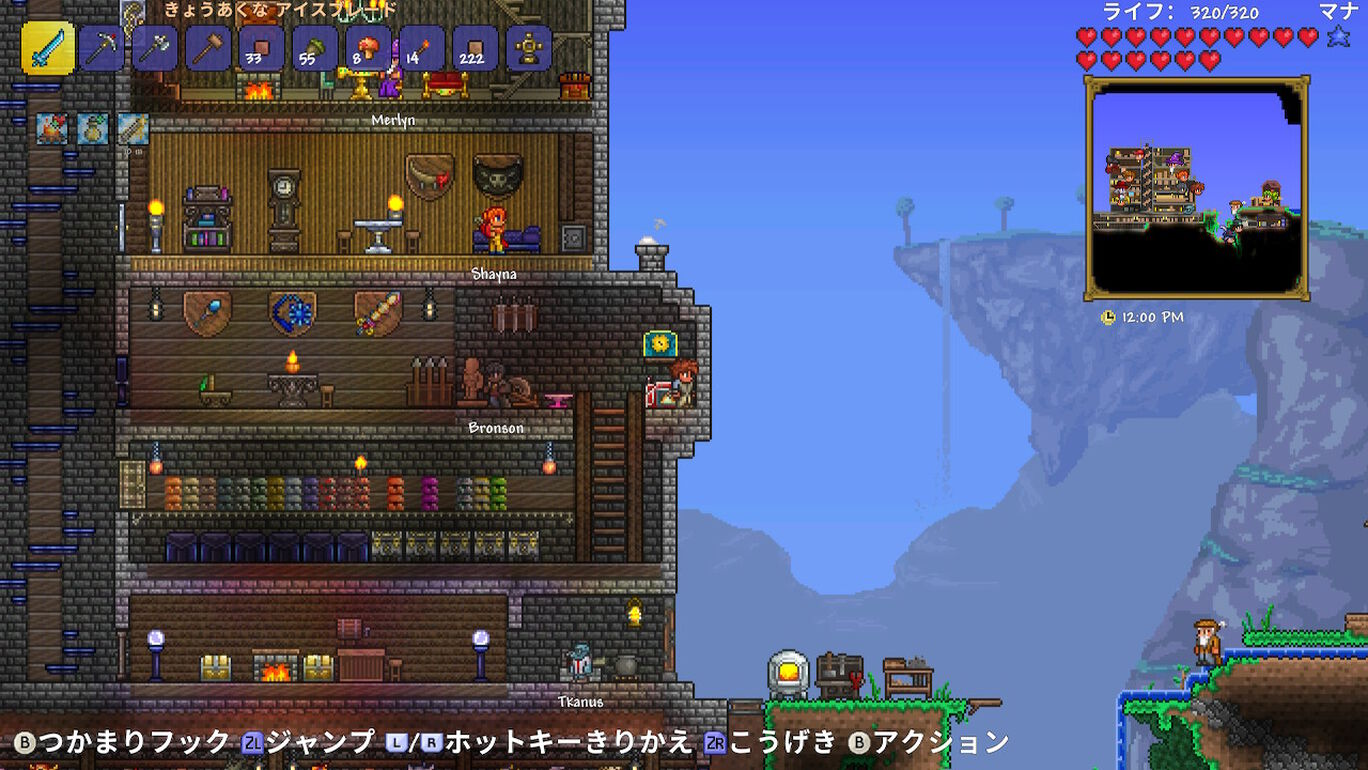Viewport: 1368px width, 770px height.
Task: Select the statue item in the last hotbar slot
Action: (530, 47)
